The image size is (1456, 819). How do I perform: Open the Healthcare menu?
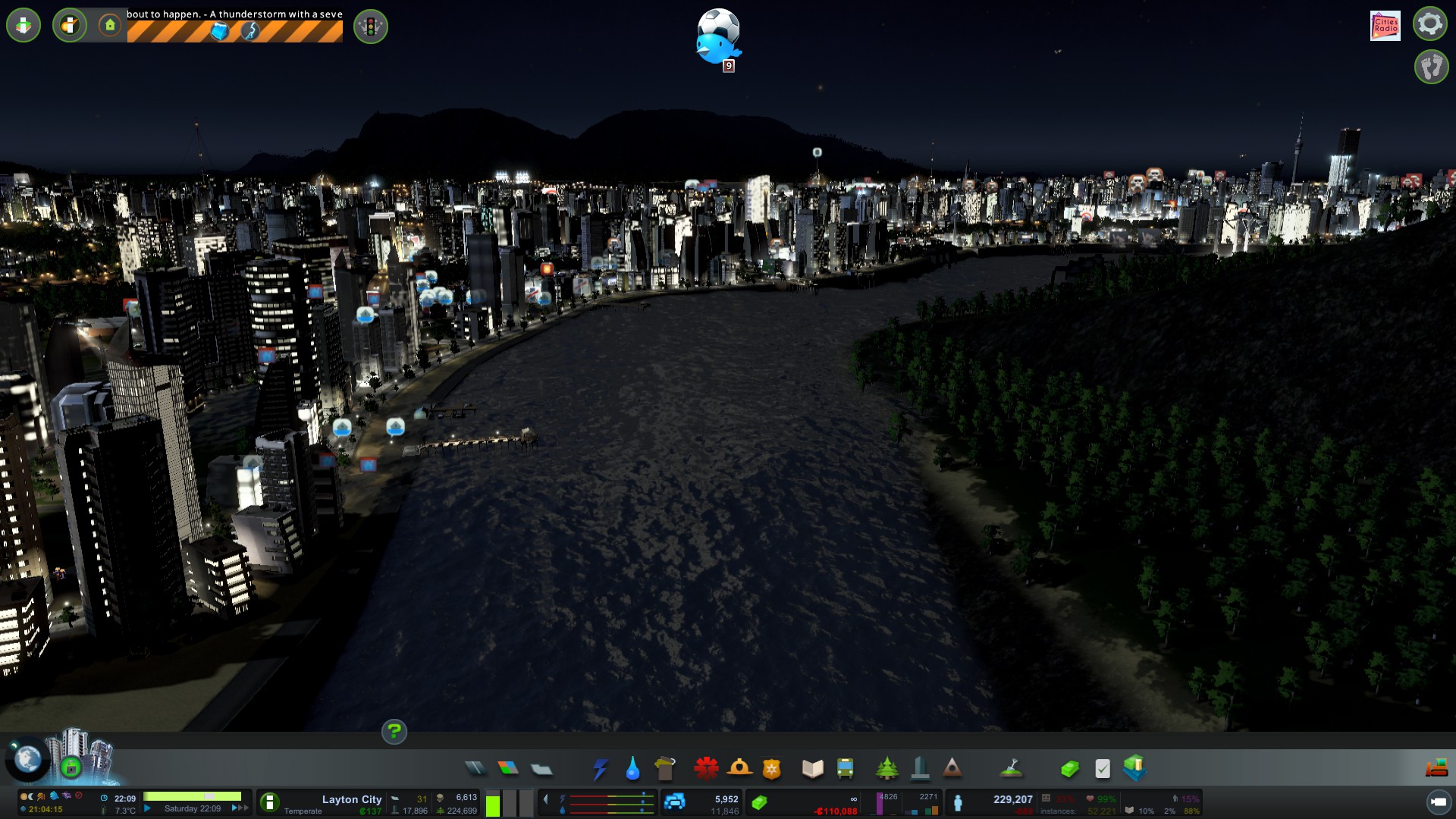click(706, 769)
